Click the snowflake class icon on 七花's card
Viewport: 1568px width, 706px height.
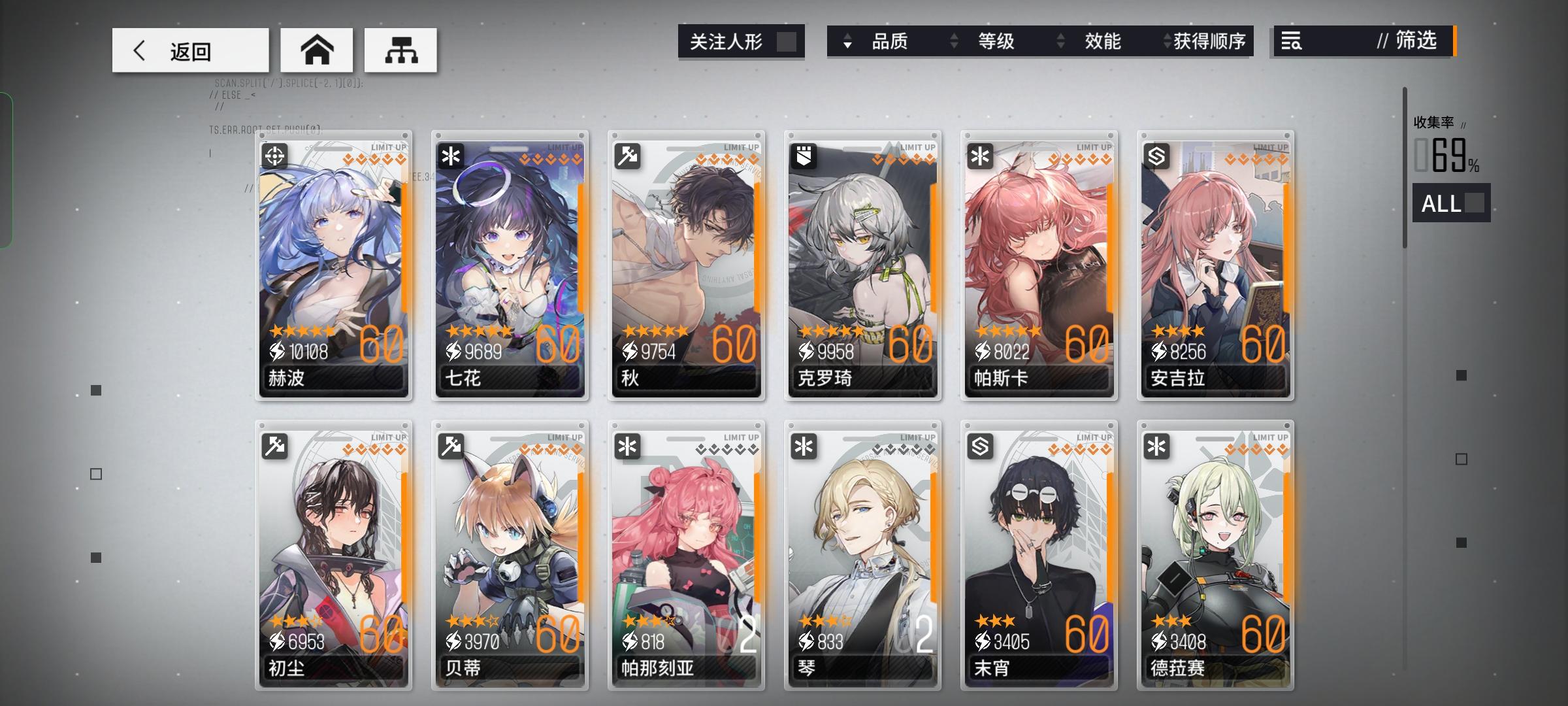point(452,157)
